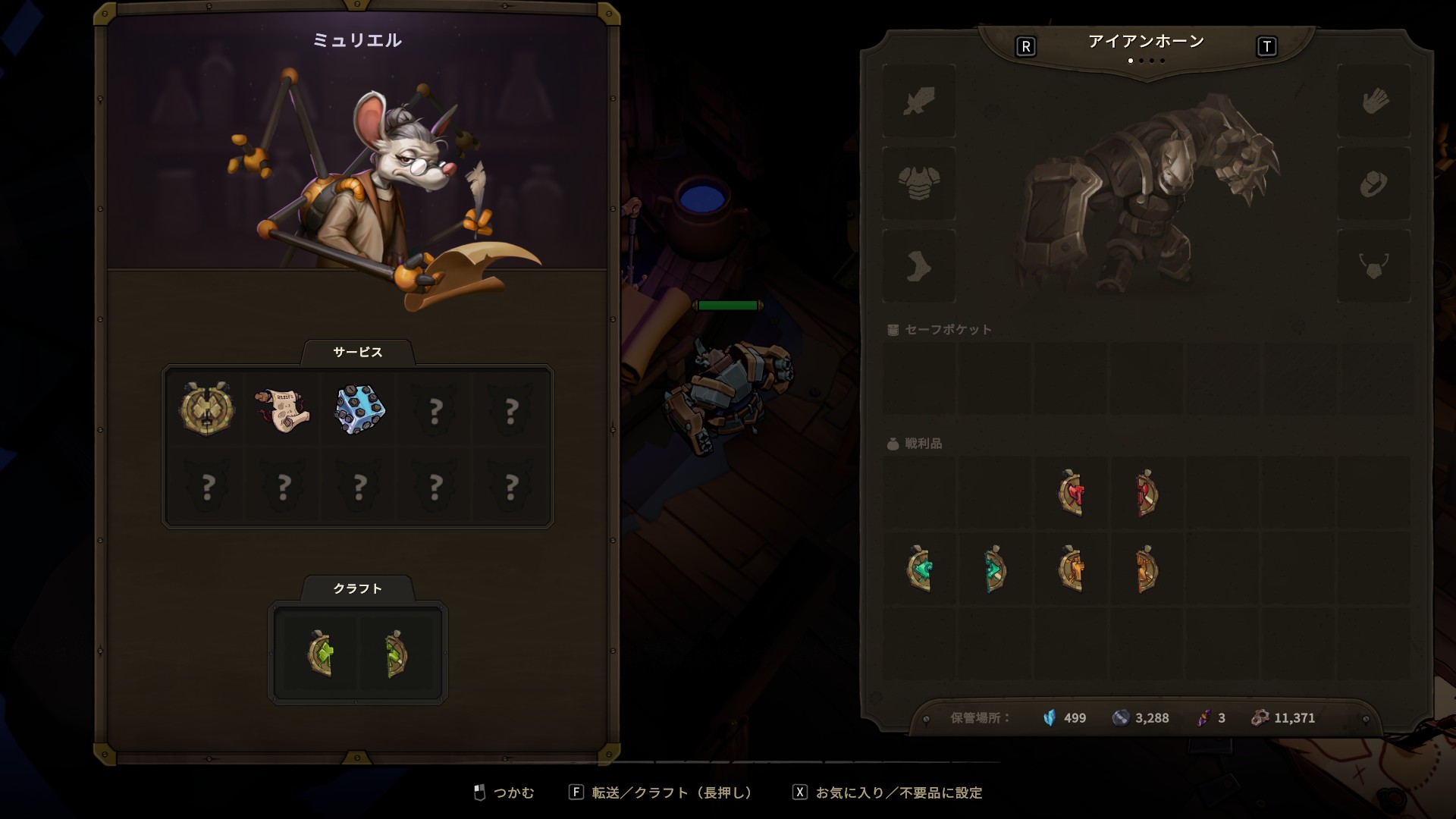The image size is (1456, 819).
Task: Select the teal arrow emblem right half
Action: pos(995,569)
